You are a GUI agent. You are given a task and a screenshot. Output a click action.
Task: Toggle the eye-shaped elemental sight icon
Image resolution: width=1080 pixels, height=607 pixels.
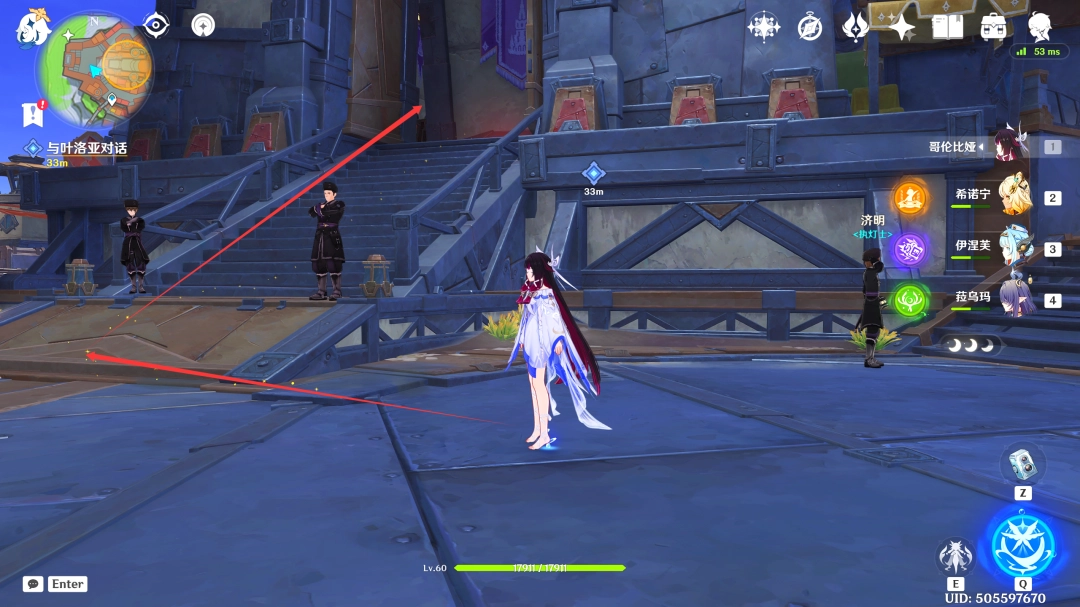(x=156, y=25)
